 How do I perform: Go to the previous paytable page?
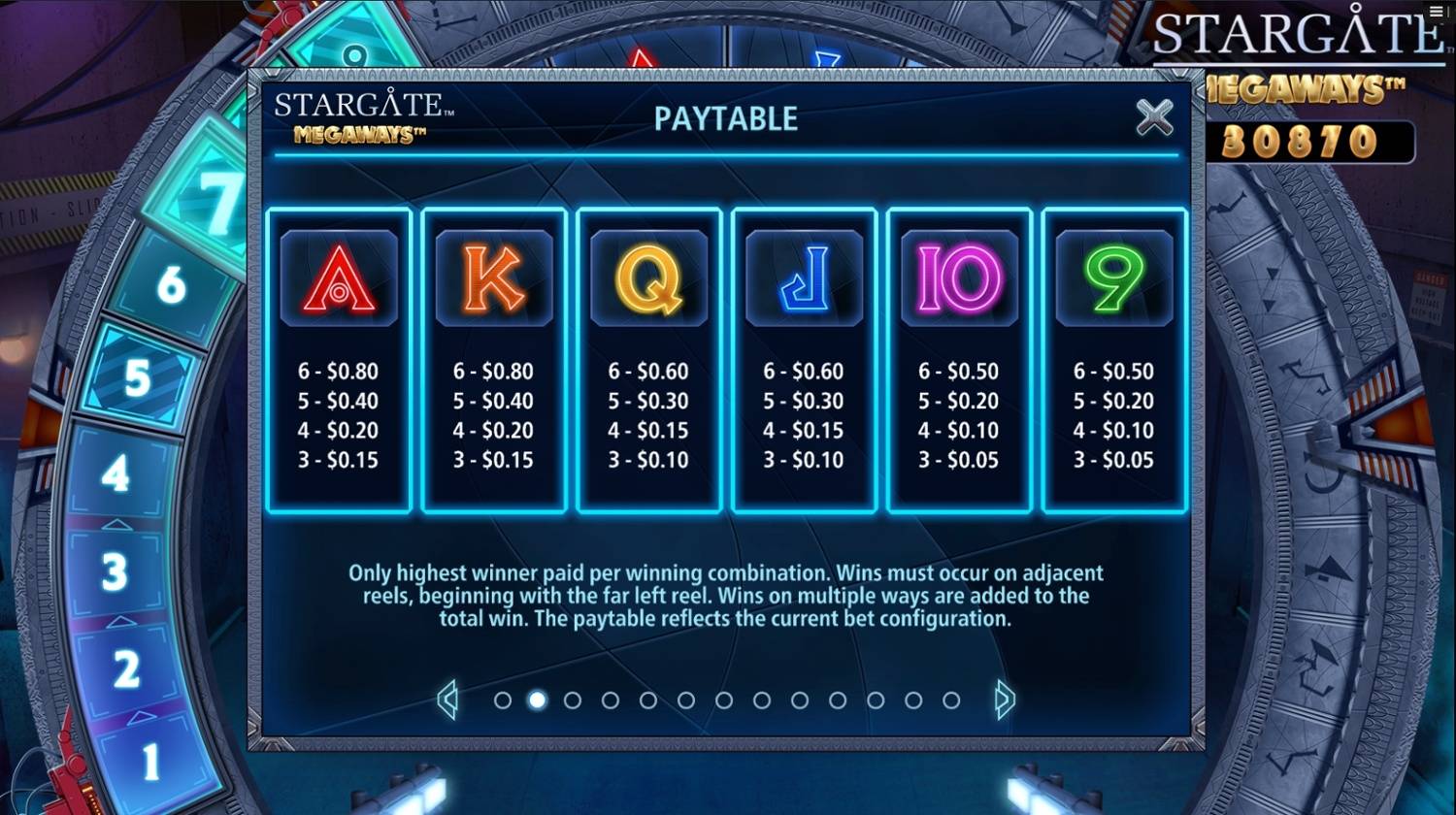[447, 700]
